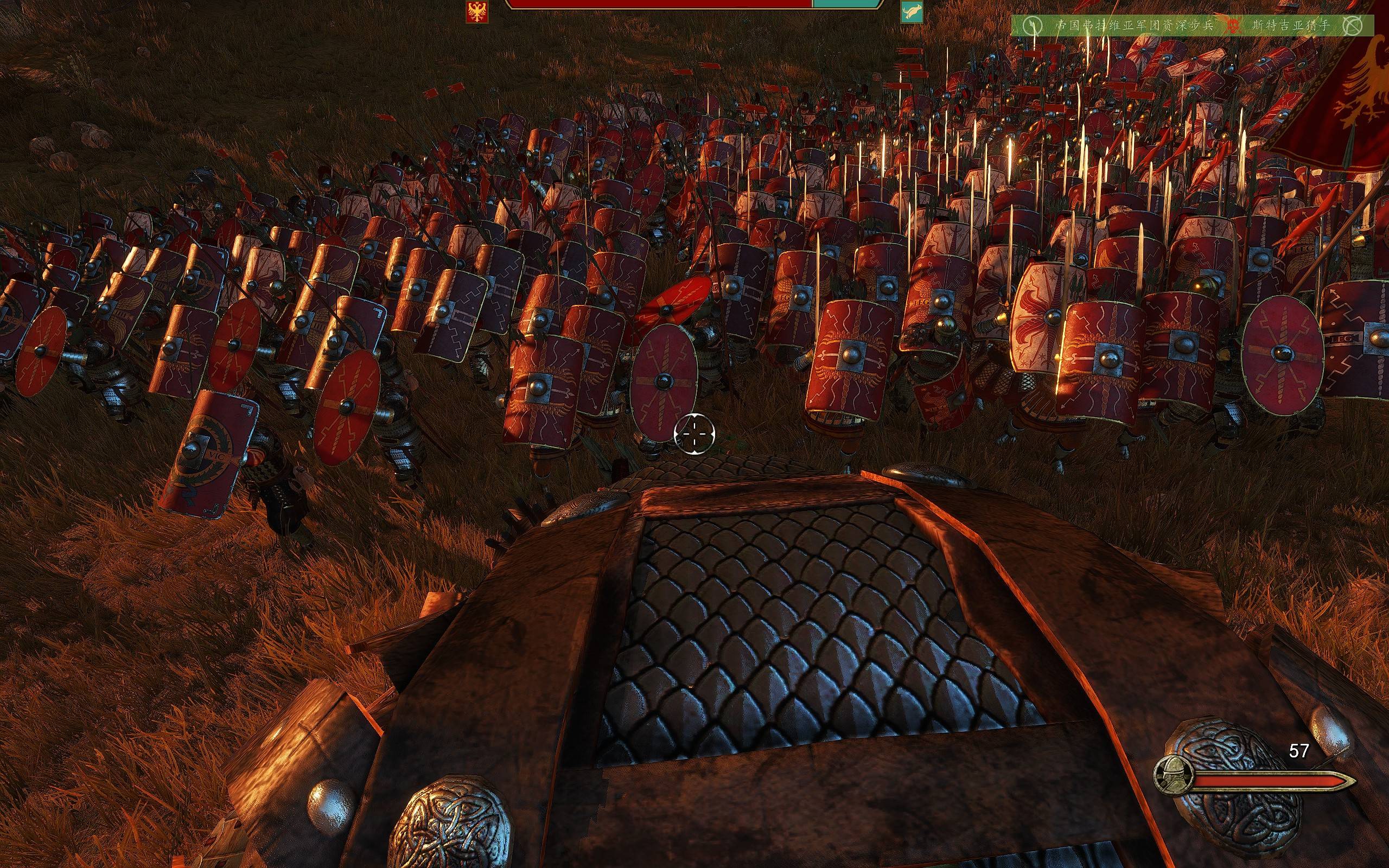Click the teal enemy faction banner icon

point(912,11)
